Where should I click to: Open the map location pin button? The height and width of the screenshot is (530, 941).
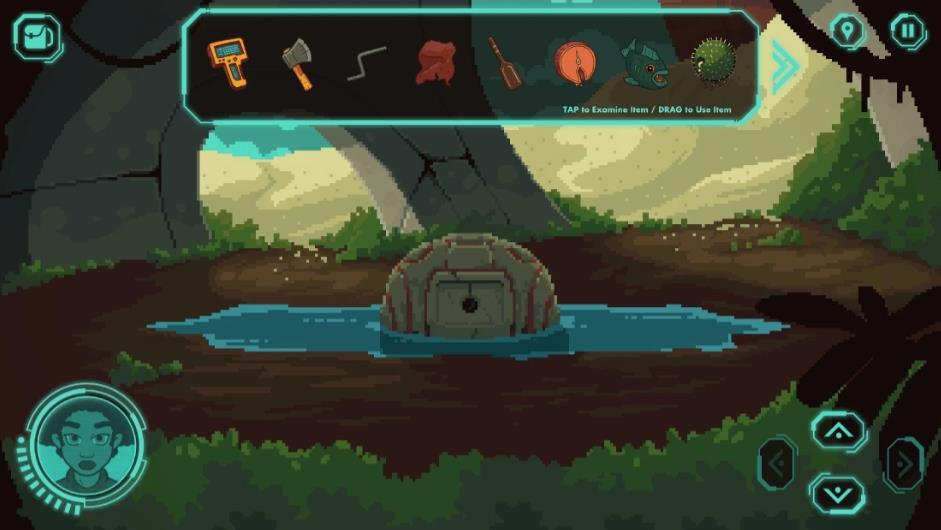tap(849, 32)
